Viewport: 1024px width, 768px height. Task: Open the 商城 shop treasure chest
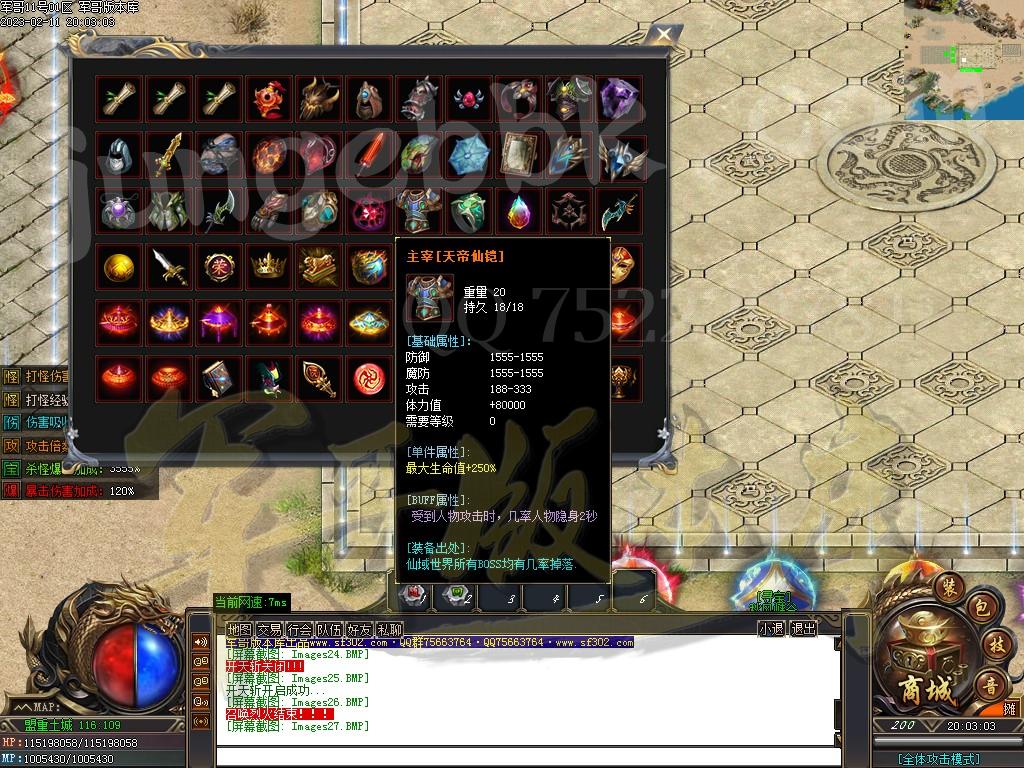pos(916,663)
